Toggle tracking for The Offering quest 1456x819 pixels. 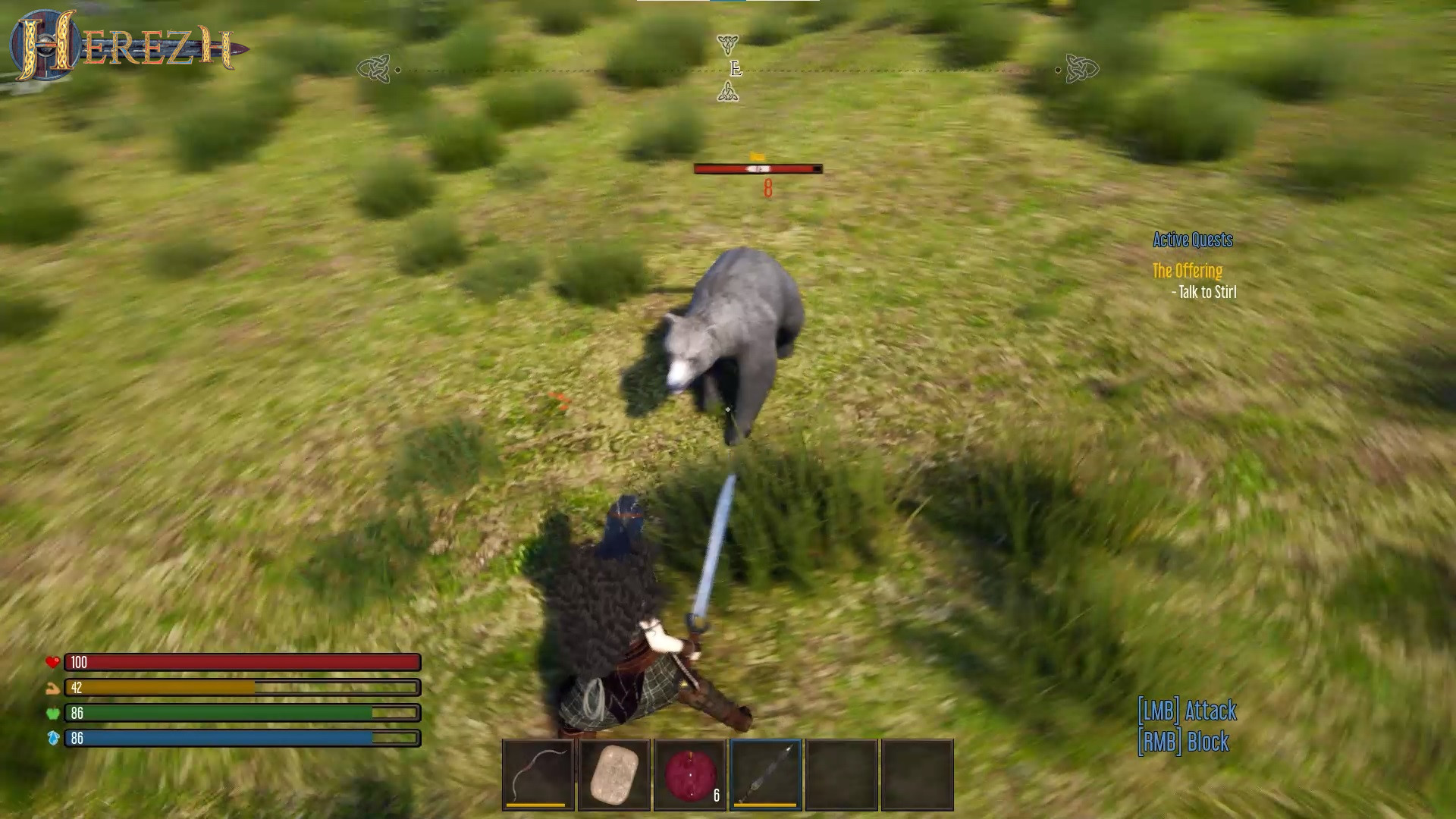[1187, 271]
